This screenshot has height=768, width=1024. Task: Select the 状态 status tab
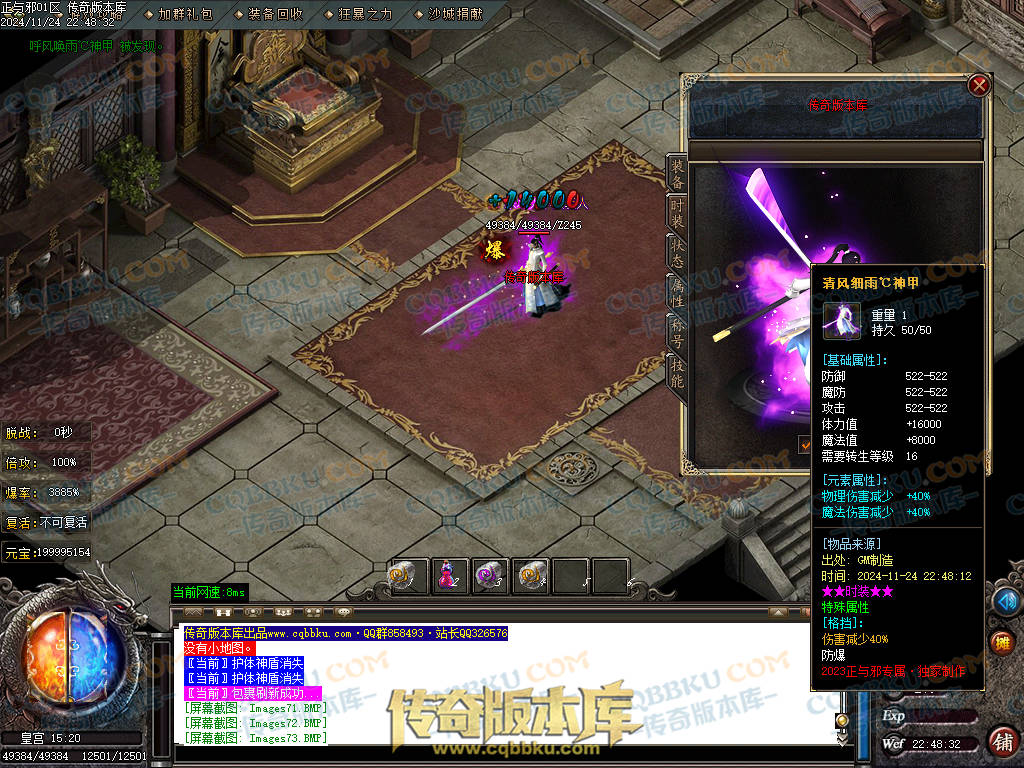677,253
